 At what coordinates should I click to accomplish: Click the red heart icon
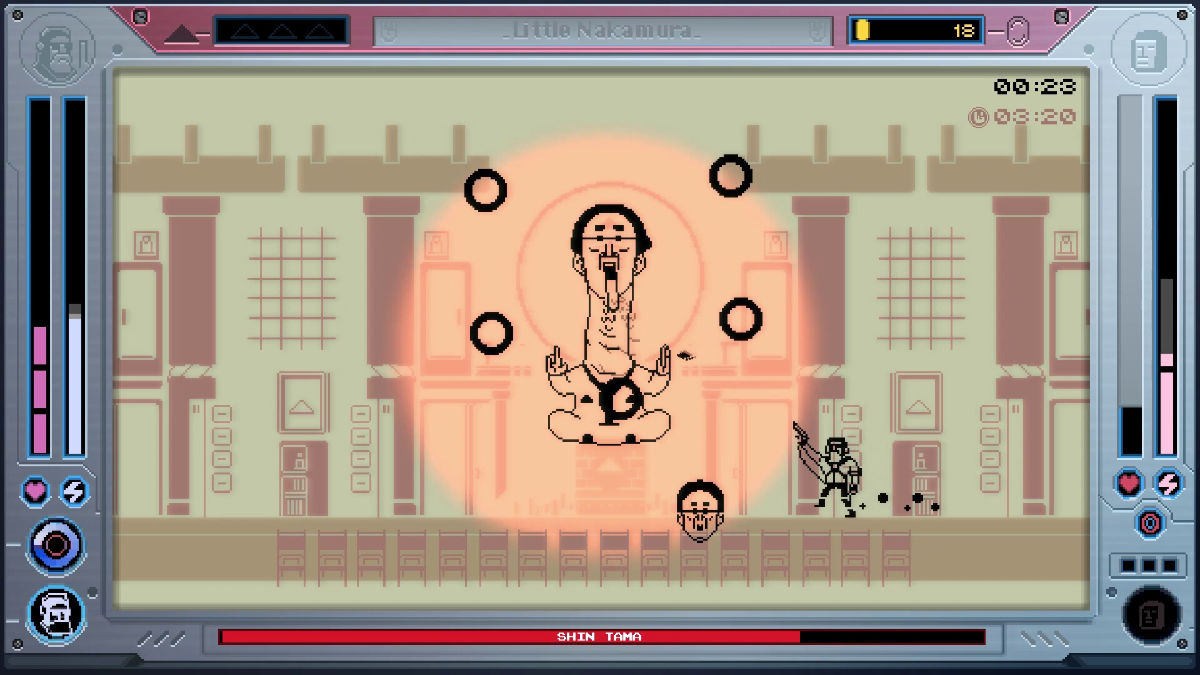(x=1129, y=483)
